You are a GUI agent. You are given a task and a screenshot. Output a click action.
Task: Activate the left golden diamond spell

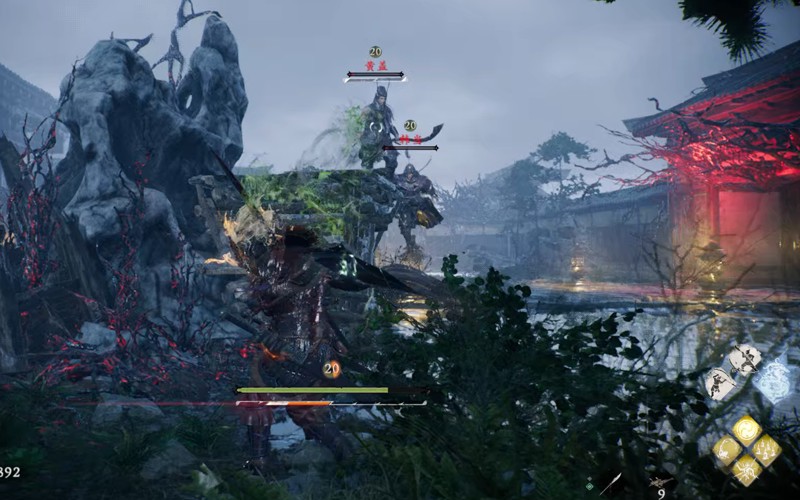click(x=726, y=450)
